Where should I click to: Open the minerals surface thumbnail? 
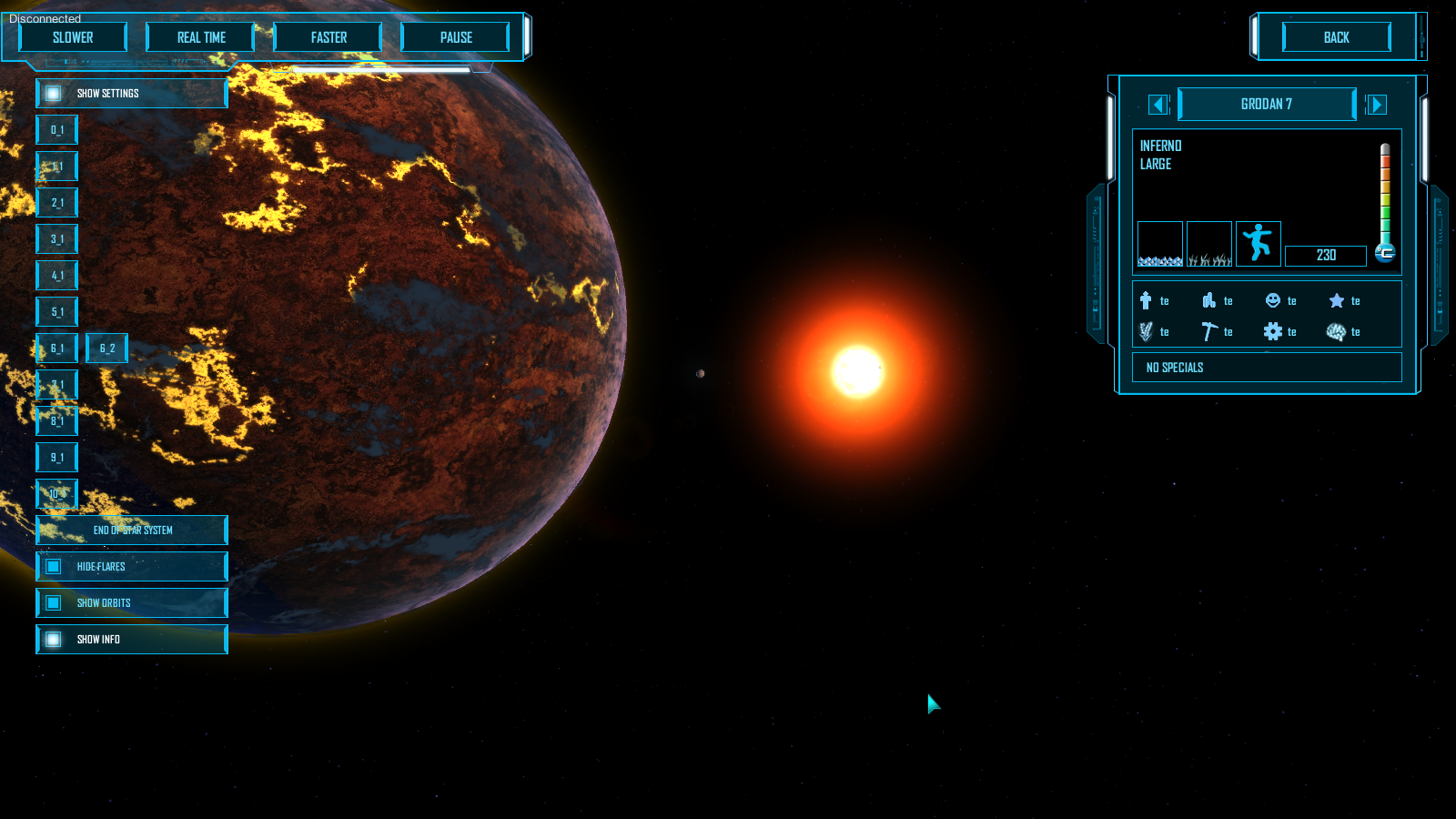[x=1160, y=243]
